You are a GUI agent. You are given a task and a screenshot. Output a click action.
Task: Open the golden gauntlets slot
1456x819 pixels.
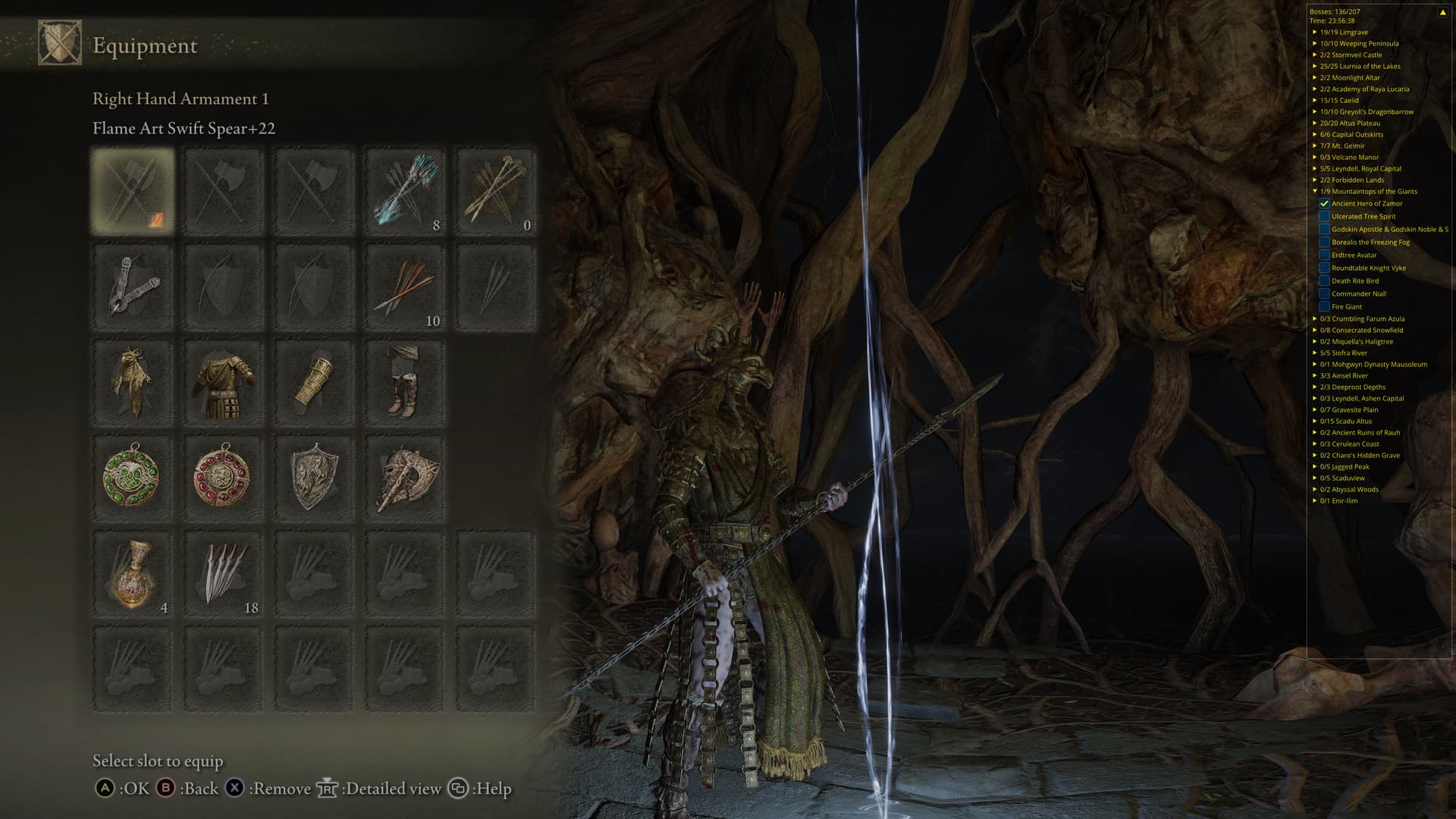tap(315, 381)
